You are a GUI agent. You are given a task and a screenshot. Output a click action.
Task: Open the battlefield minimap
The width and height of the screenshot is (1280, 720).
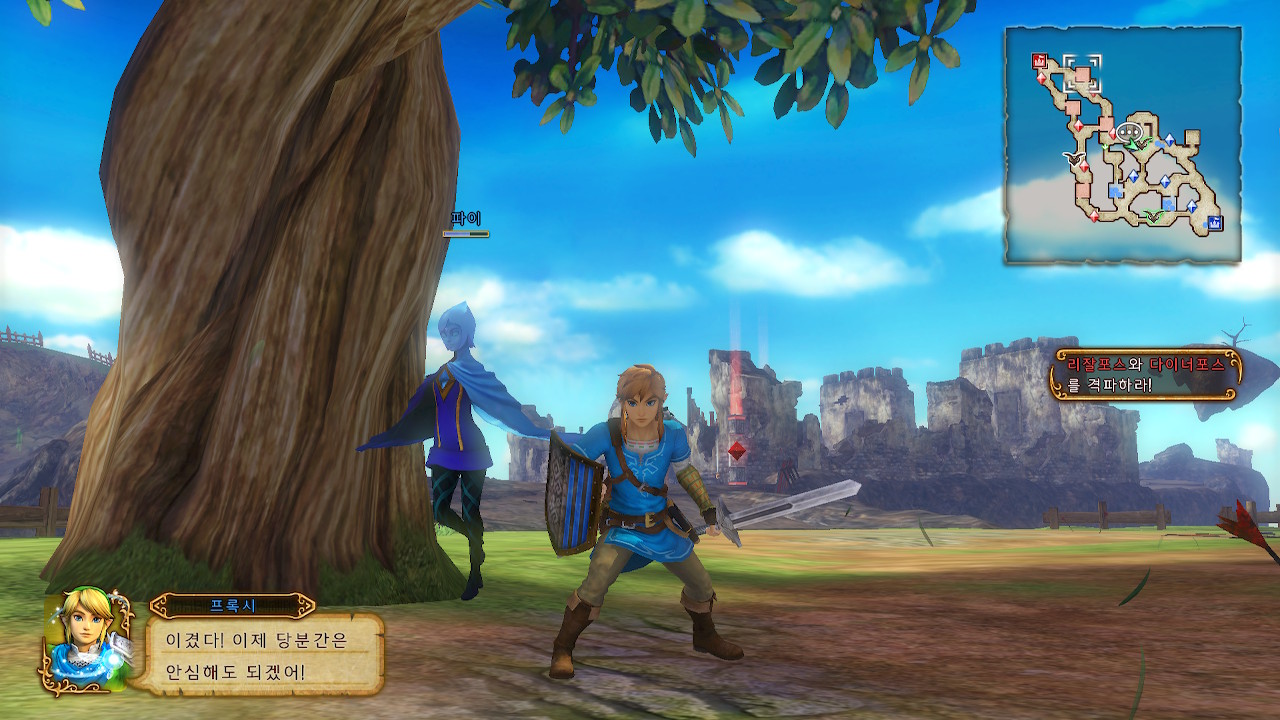coord(1123,145)
